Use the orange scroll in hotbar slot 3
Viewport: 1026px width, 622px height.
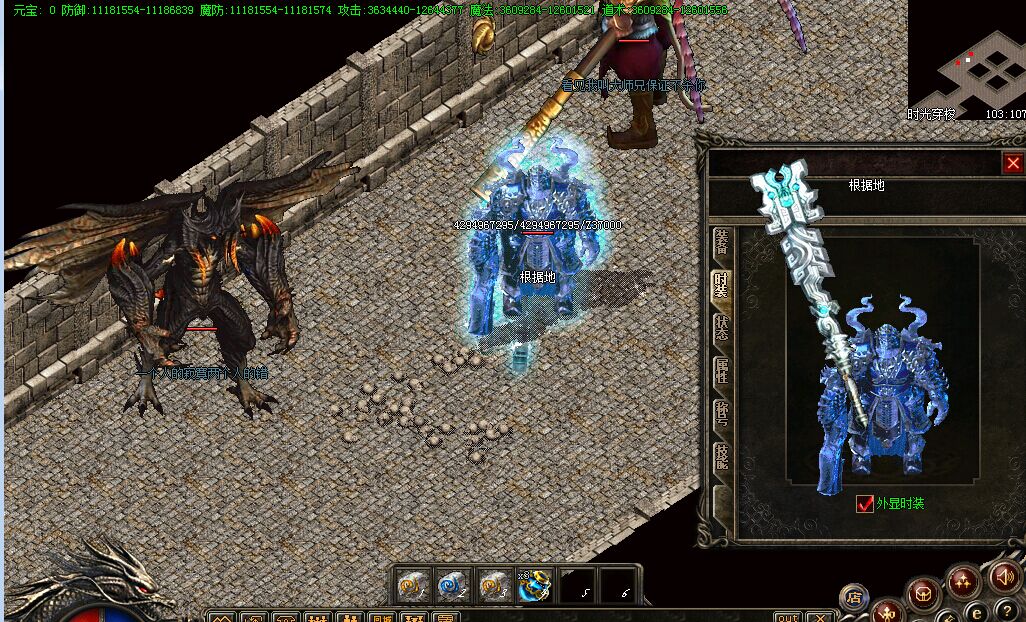pos(493,585)
